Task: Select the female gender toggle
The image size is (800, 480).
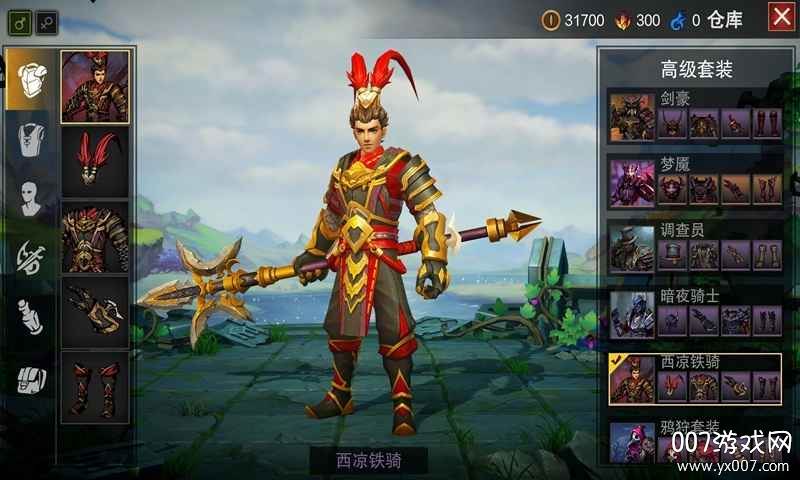Action: click(x=46, y=20)
